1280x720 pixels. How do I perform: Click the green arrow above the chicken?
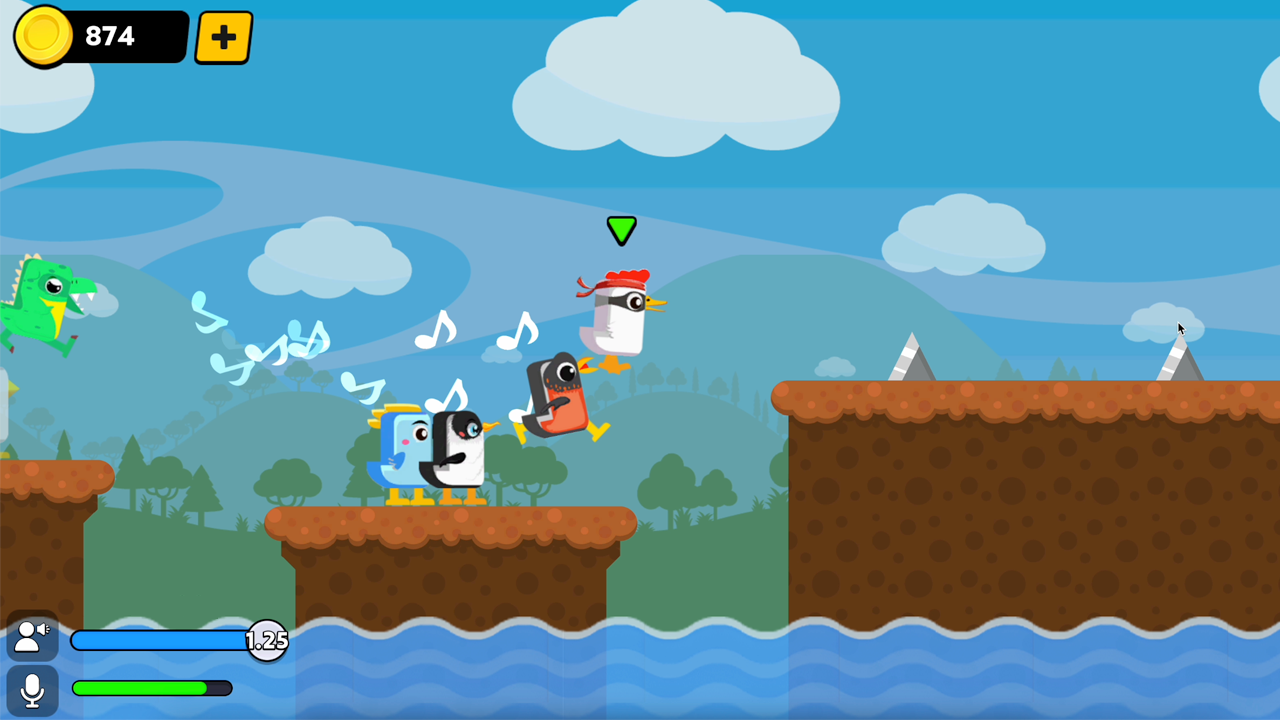tap(621, 230)
